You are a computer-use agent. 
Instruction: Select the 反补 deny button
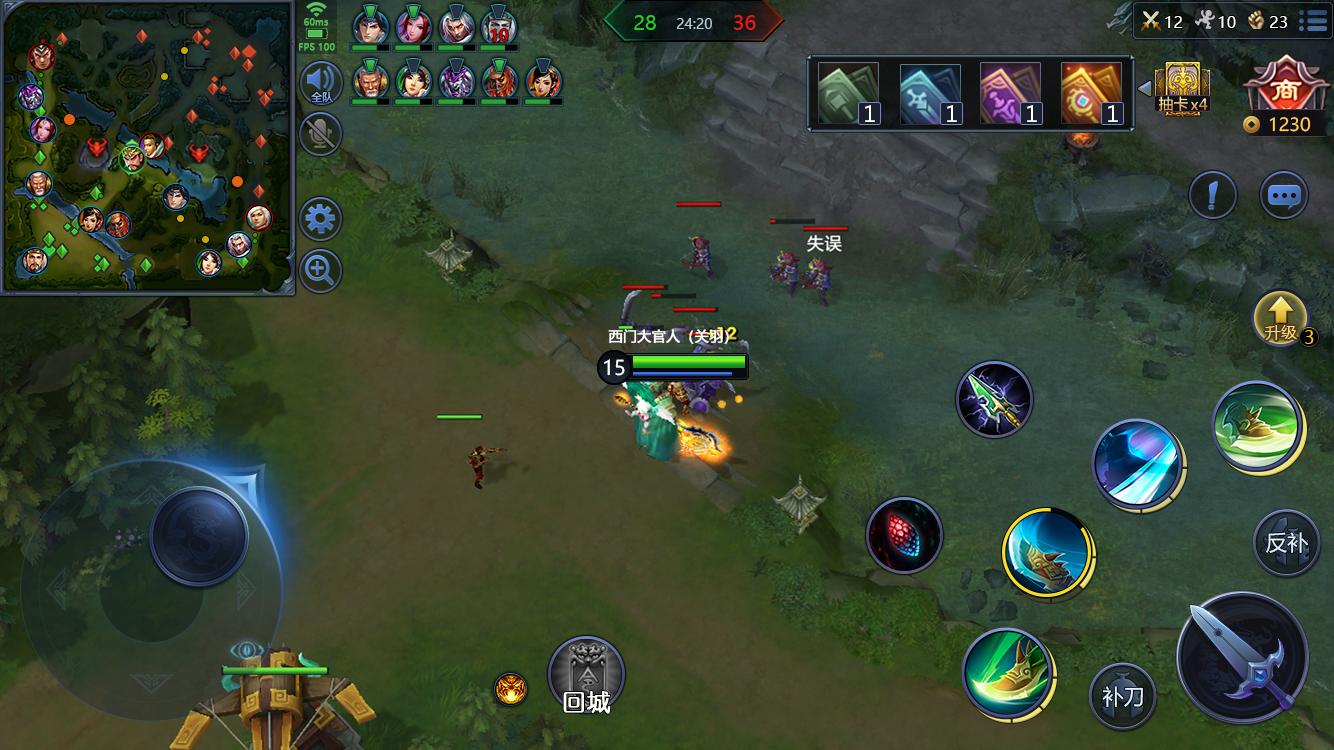point(1286,543)
